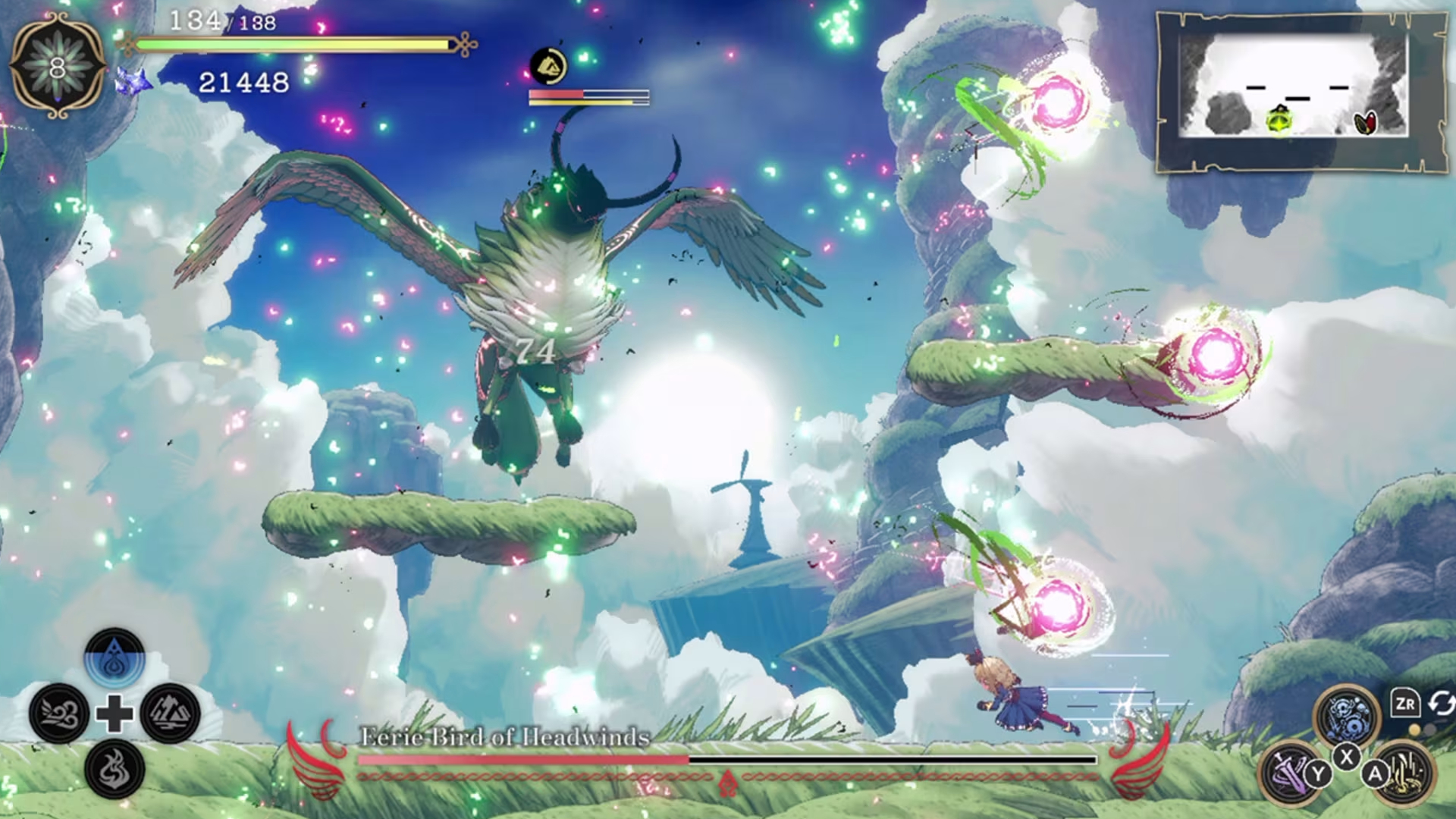The width and height of the screenshot is (1456, 819).
Task: Click the flower emblem showing 8
Action: [x=58, y=68]
